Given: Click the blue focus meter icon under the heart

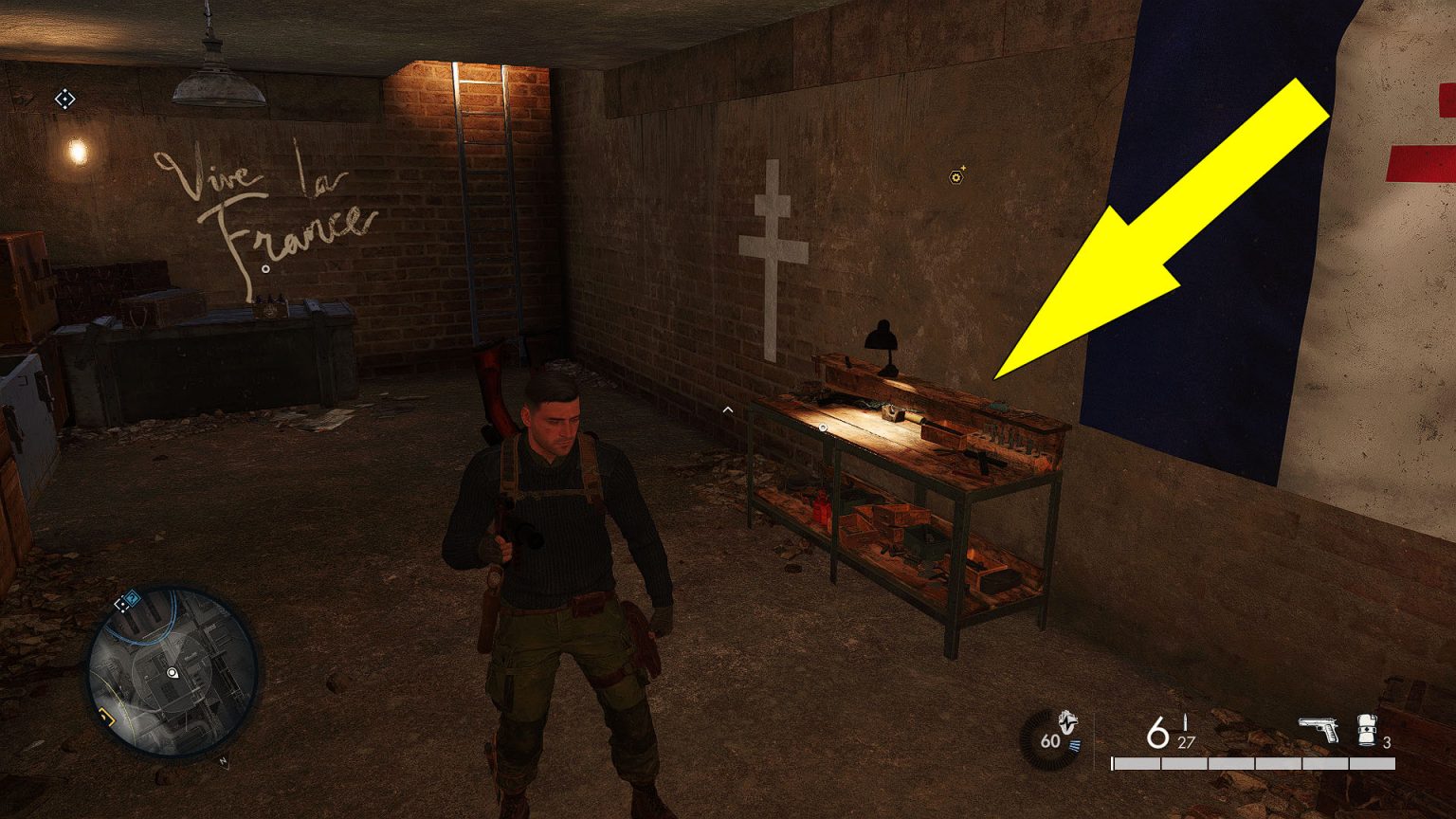Looking at the screenshot, I should (x=1074, y=745).
